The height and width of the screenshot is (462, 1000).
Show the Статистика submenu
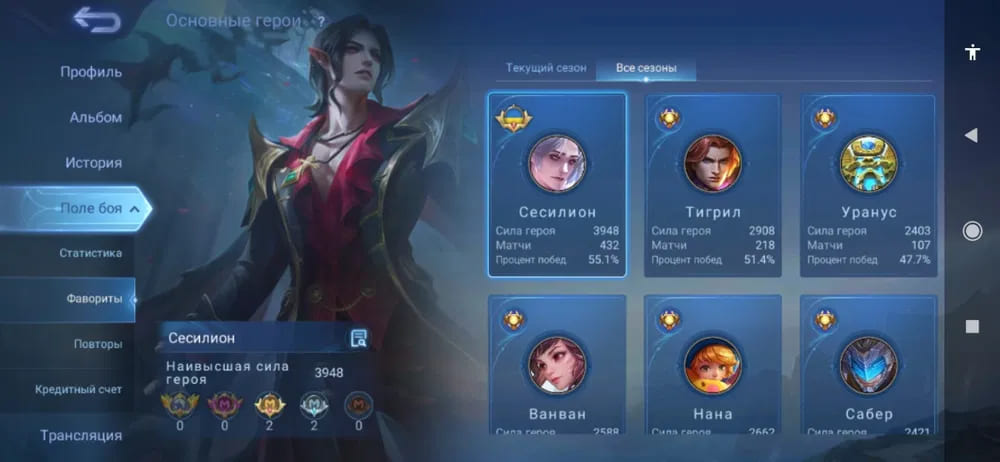(x=90, y=253)
